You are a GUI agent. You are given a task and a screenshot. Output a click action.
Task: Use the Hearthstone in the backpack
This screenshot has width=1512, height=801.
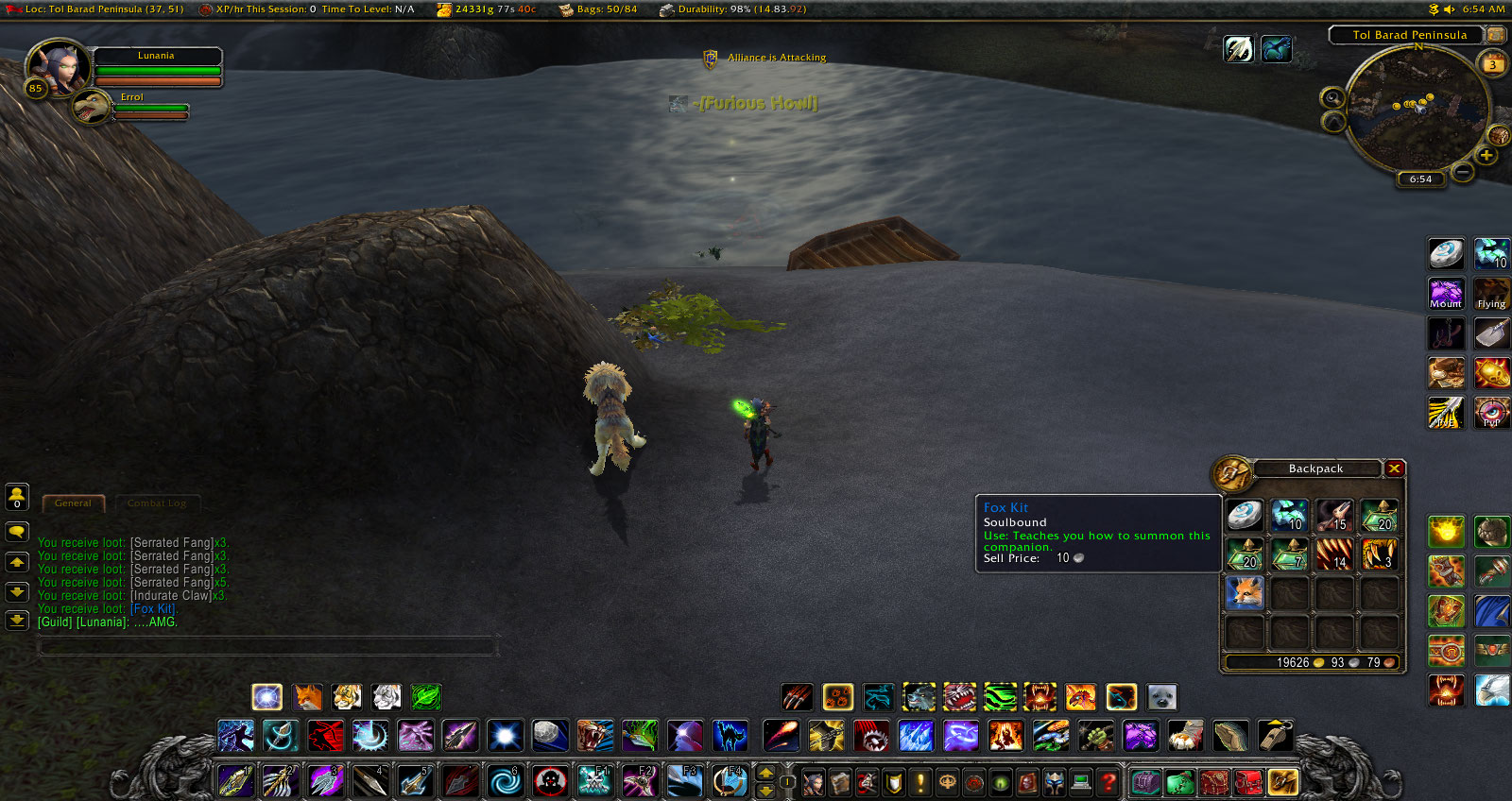[1245, 516]
